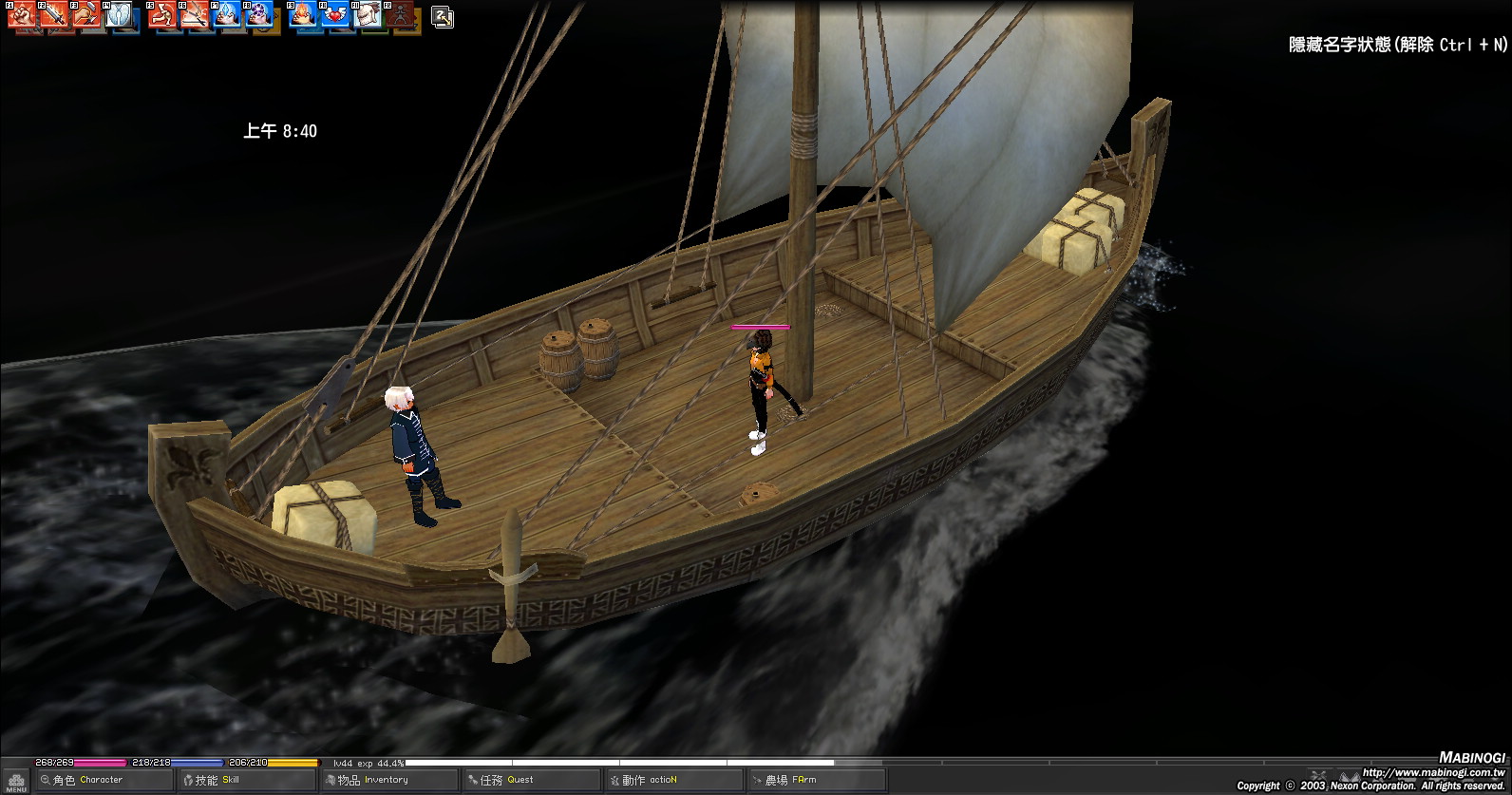Activate the F1 fist combat skill
This screenshot has width=1512, height=795.
coord(21,14)
